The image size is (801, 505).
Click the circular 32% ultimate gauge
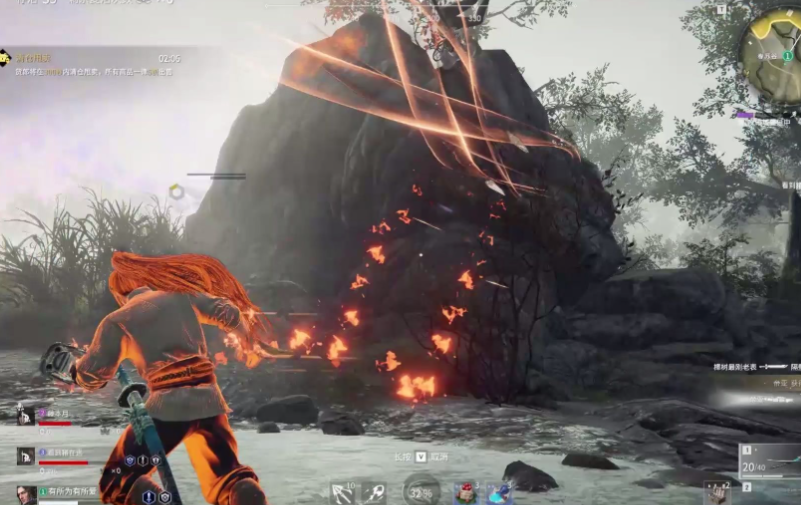coord(420,491)
